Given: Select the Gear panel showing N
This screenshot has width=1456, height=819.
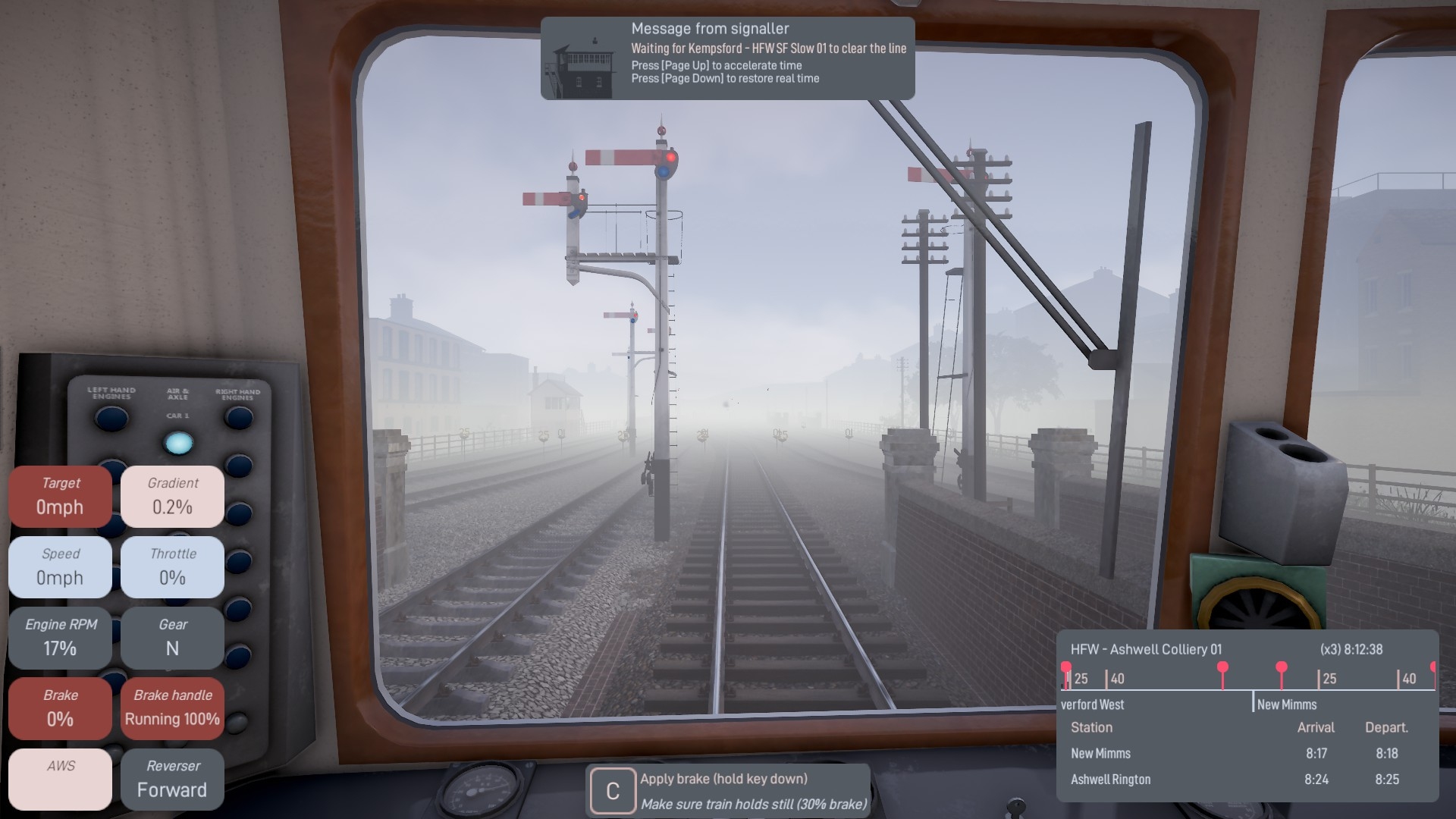Looking at the screenshot, I should pos(172,637).
